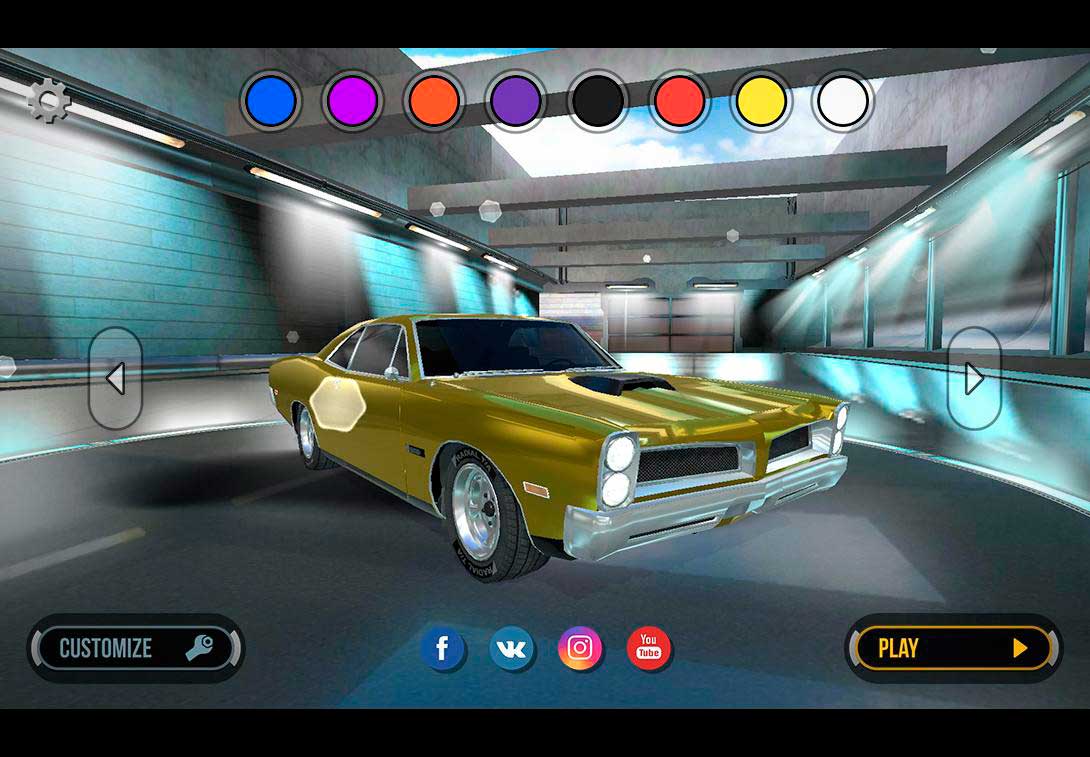Visit the VK social page

pos(512,648)
